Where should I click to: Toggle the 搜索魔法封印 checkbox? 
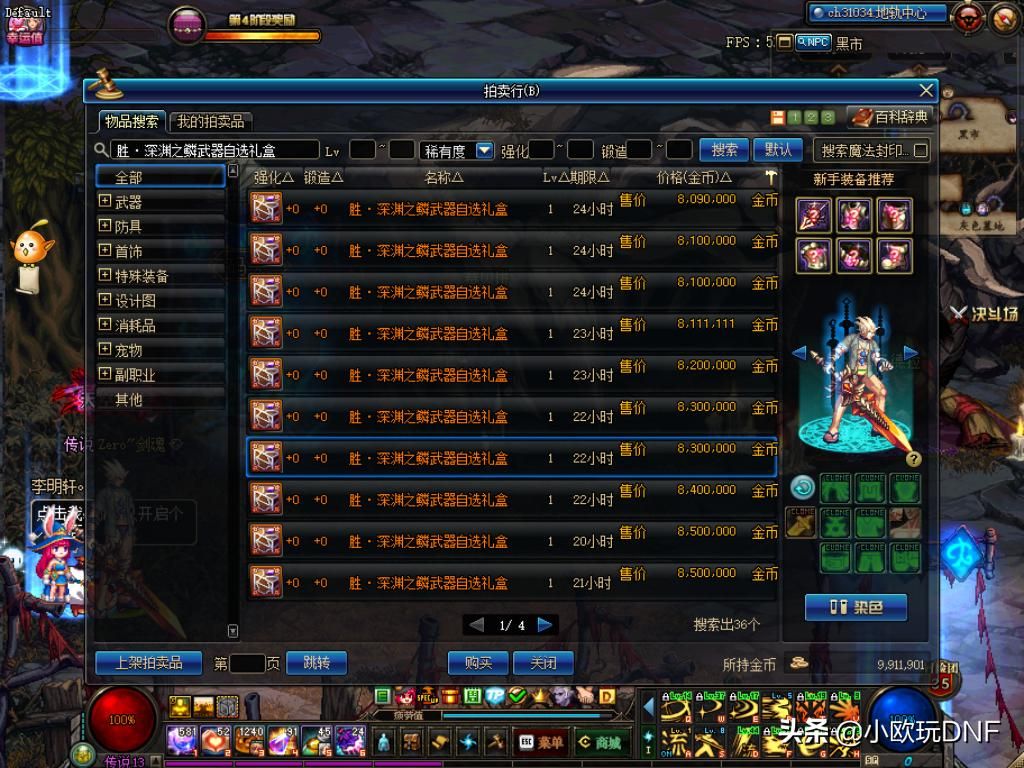coord(921,151)
